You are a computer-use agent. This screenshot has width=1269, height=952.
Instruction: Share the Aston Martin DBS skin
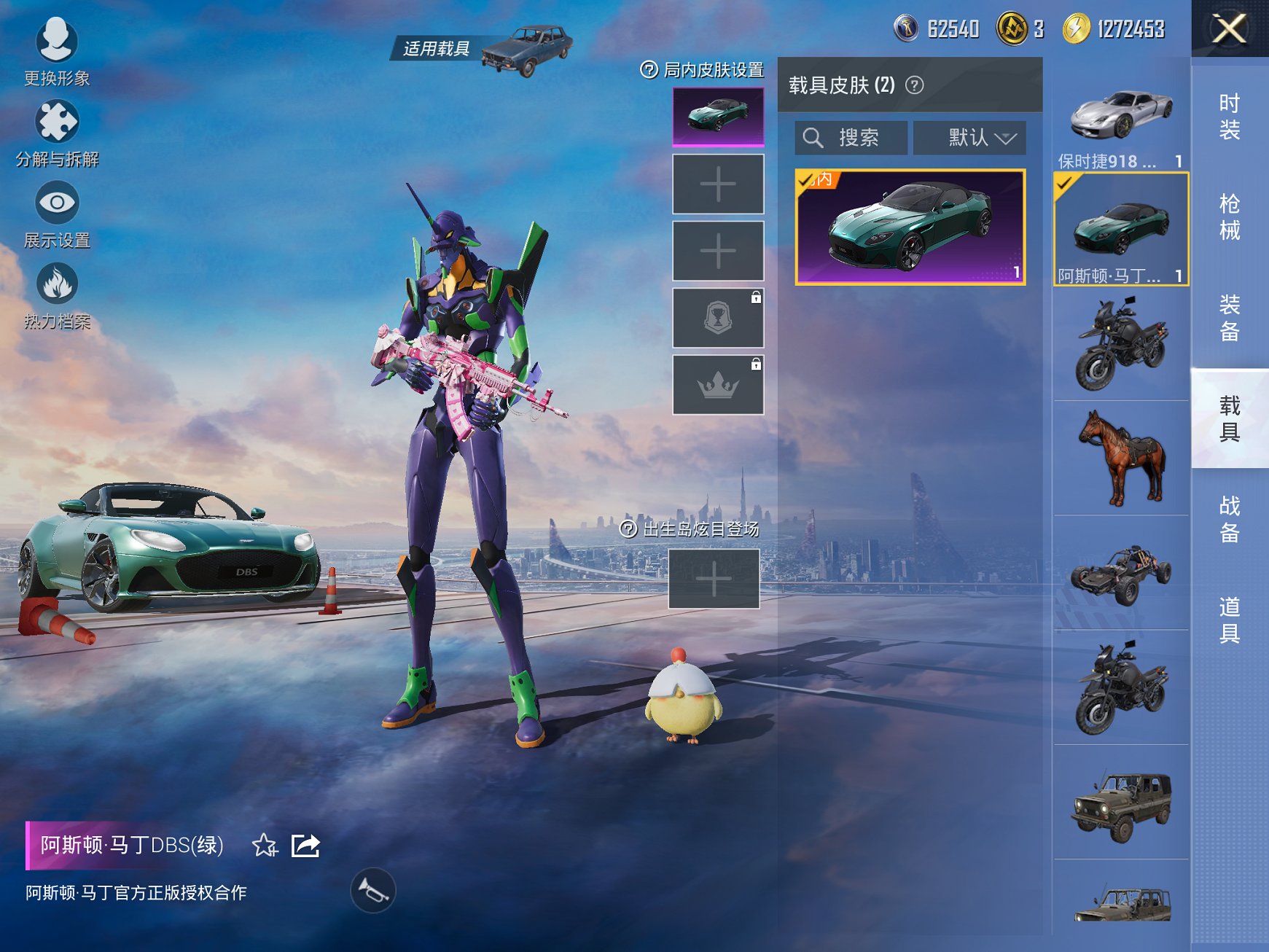[x=305, y=846]
